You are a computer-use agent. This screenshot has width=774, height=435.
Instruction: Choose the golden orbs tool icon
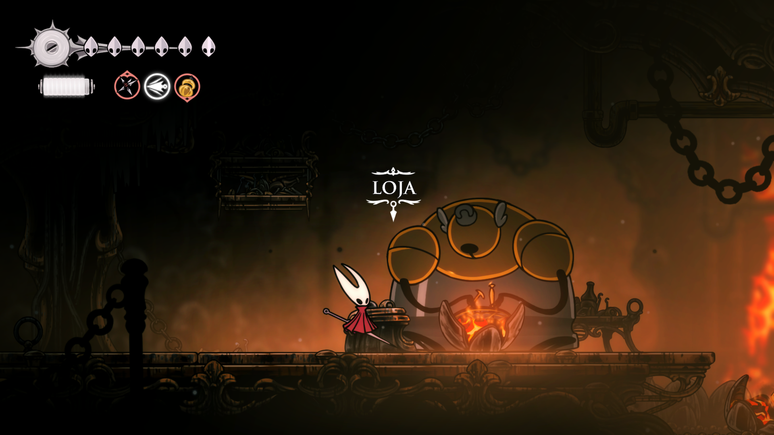(x=187, y=87)
